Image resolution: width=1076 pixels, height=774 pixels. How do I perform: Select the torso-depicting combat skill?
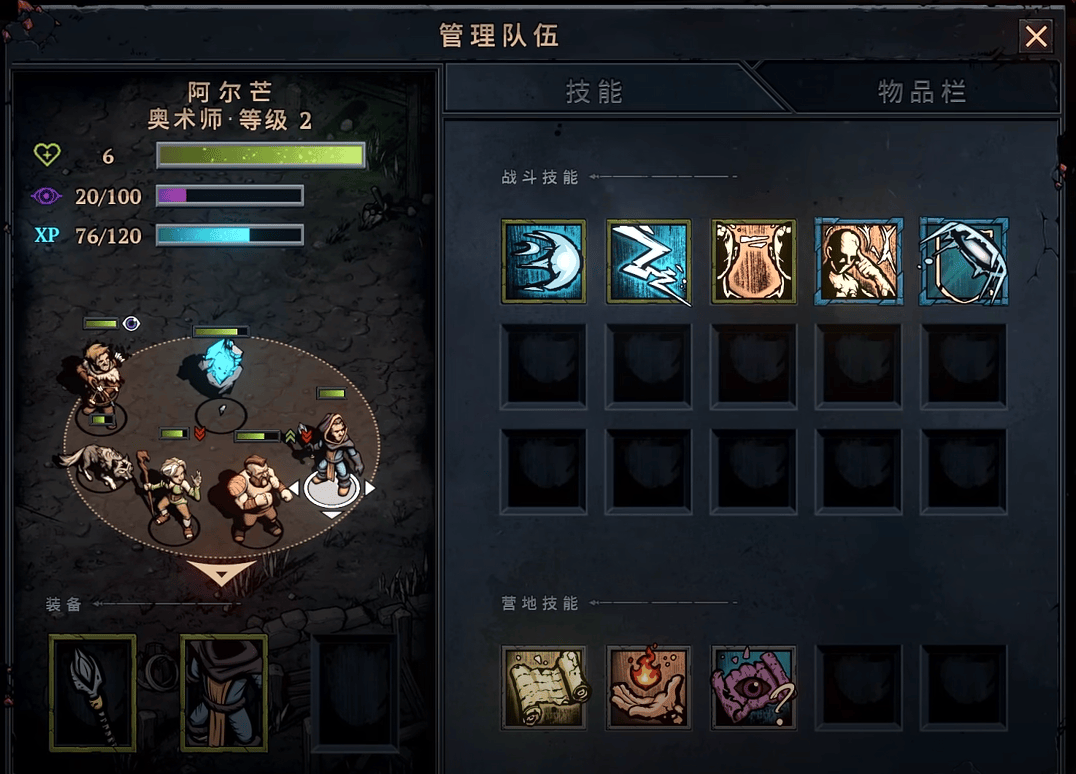[753, 261]
